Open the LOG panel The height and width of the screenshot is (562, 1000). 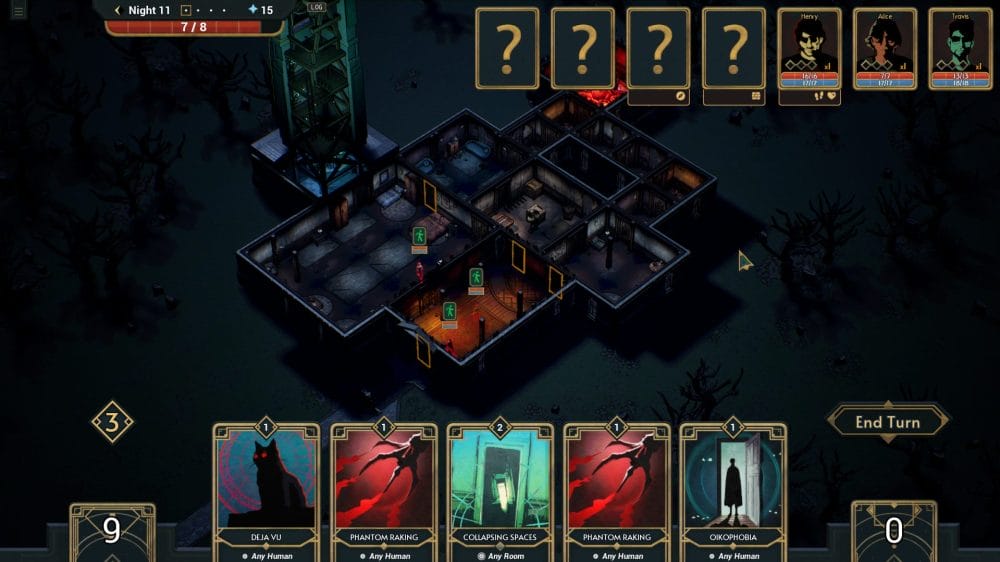point(317,7)
